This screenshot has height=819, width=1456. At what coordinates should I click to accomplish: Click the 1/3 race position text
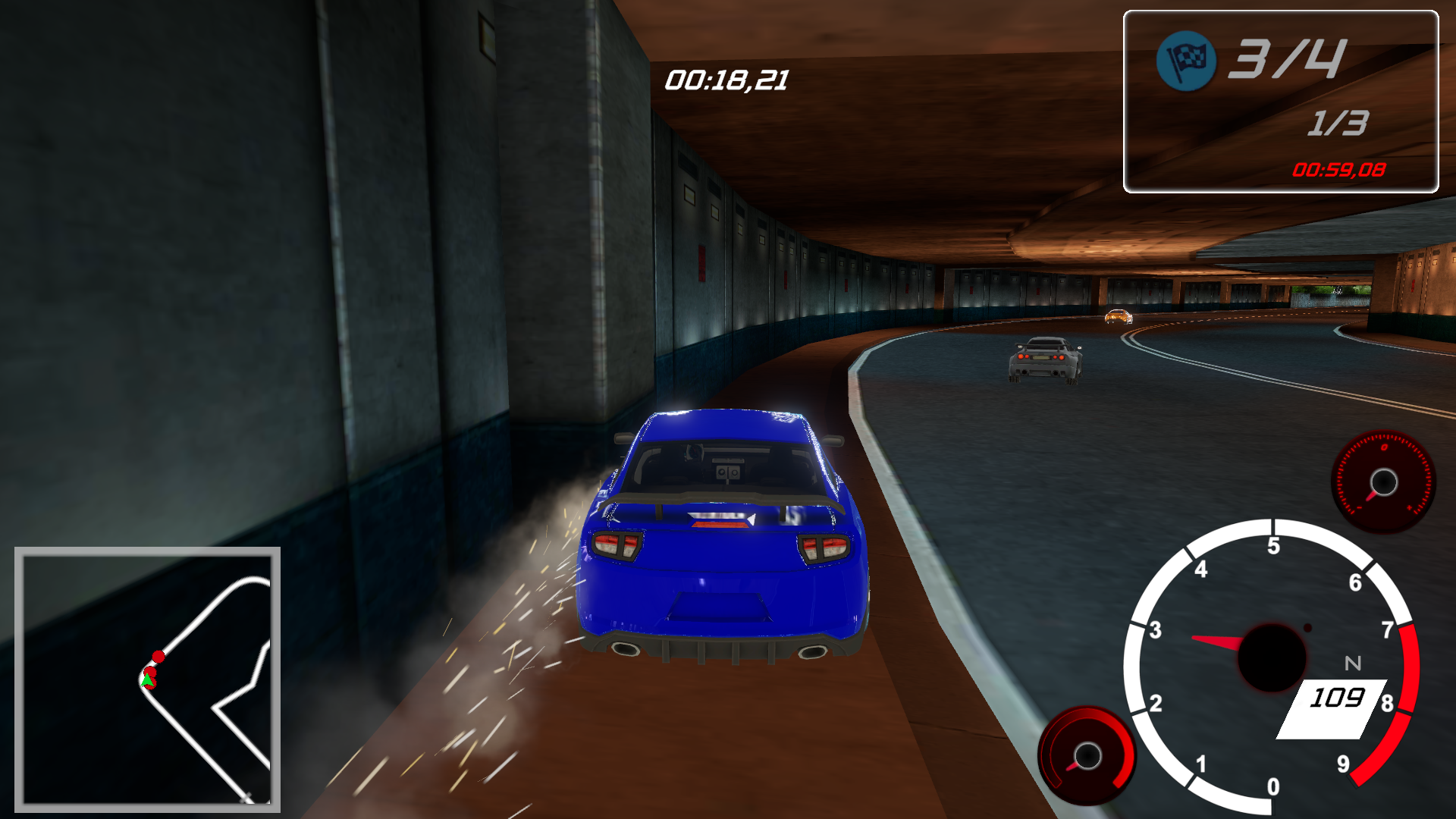click(x=1338, y=124)
